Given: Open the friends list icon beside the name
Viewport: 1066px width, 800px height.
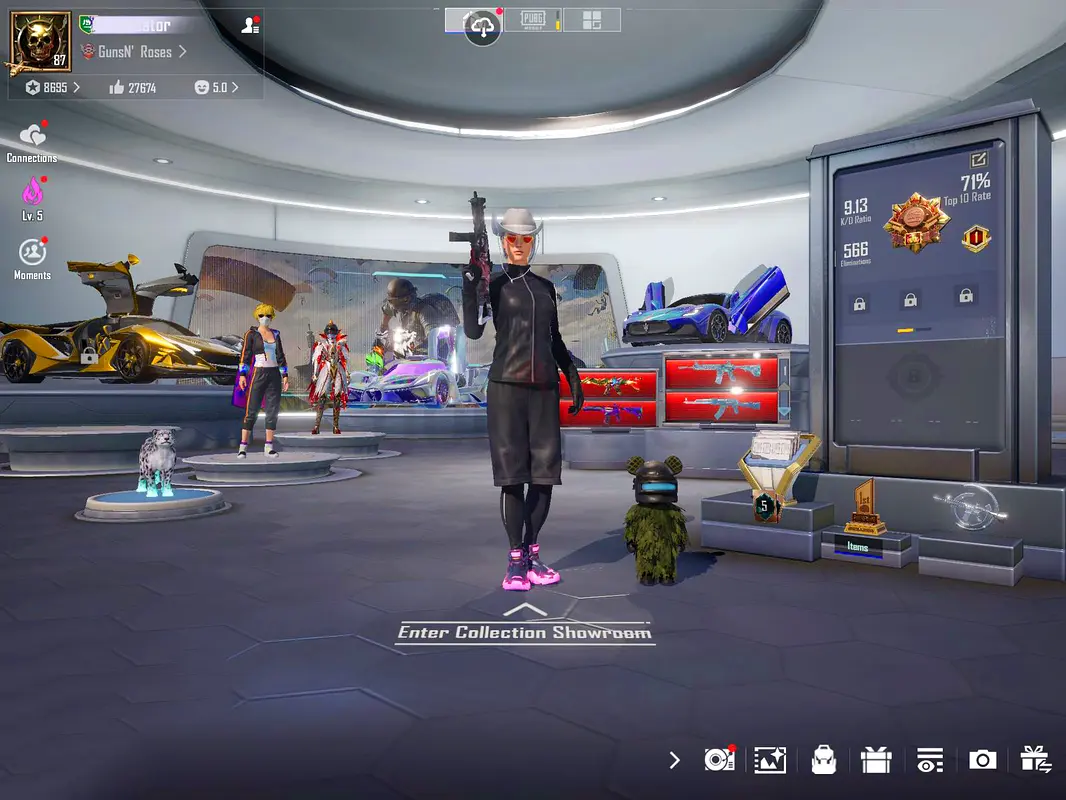Looking at the screenshot, I should click(250, 25).
